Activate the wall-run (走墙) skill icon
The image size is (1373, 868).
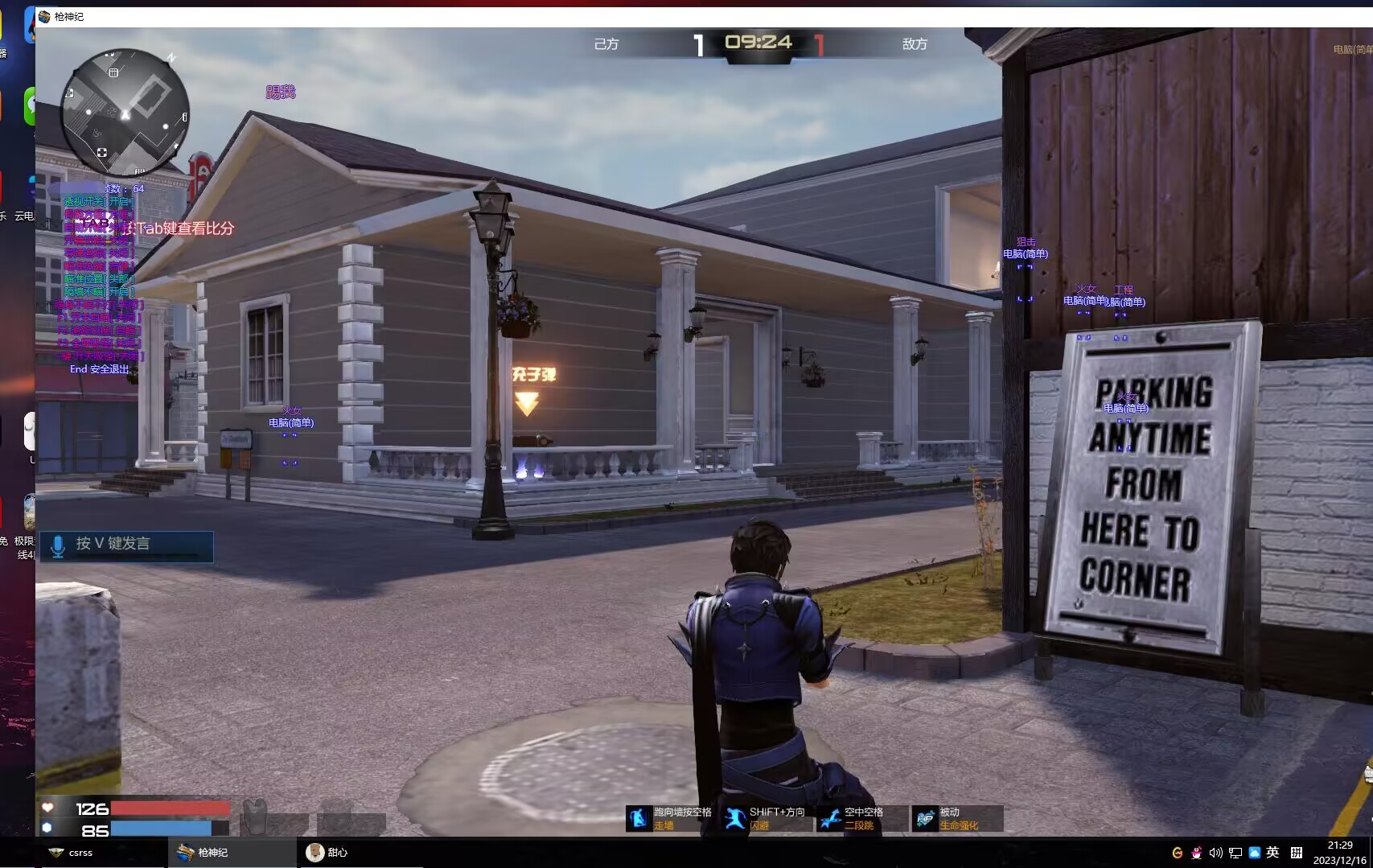click(639, 818)
